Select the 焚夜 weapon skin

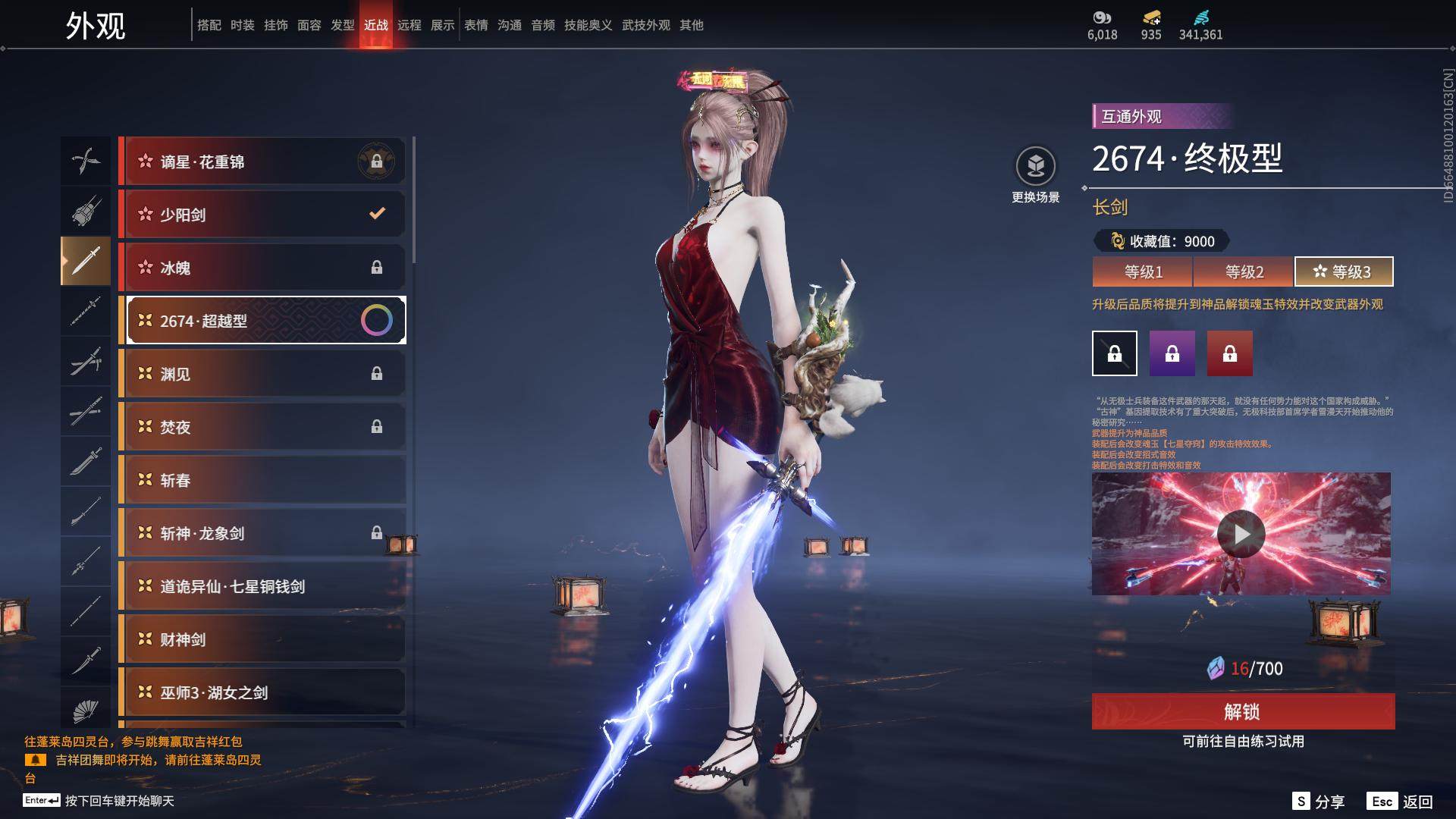click(262, 427)
